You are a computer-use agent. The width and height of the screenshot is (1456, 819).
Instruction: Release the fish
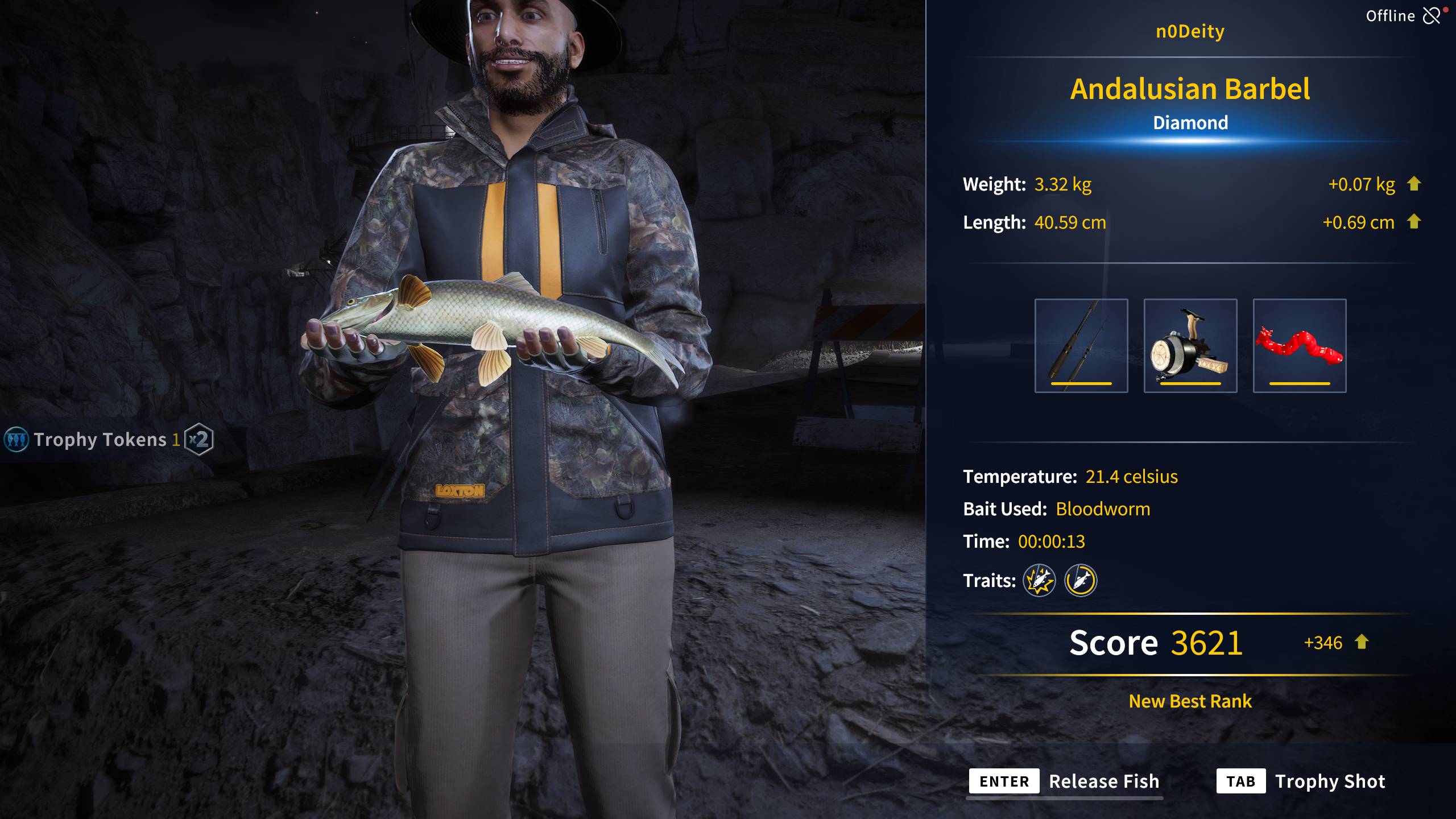[x=1064, y=781]
